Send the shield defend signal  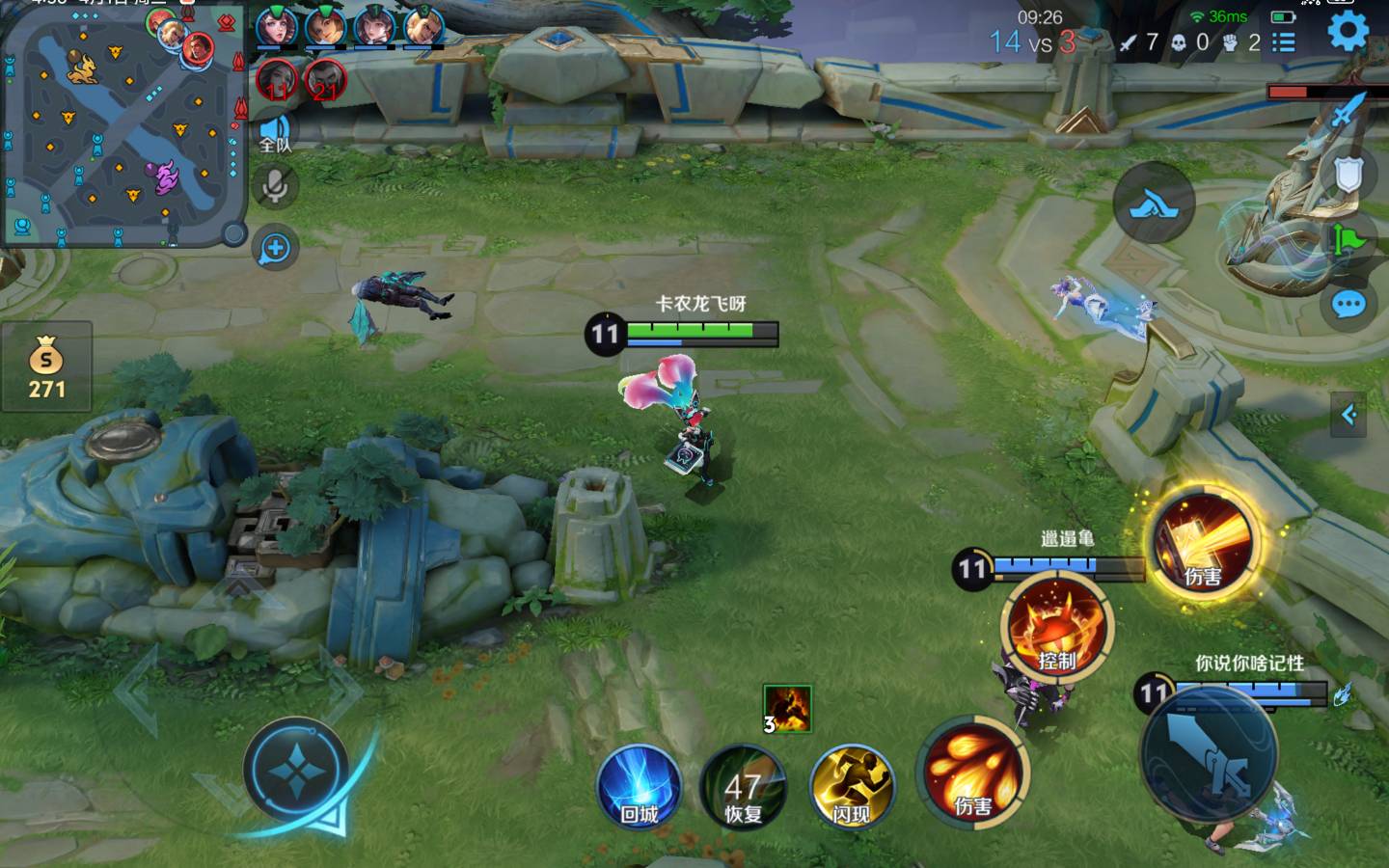click(x=1348, y=175)
